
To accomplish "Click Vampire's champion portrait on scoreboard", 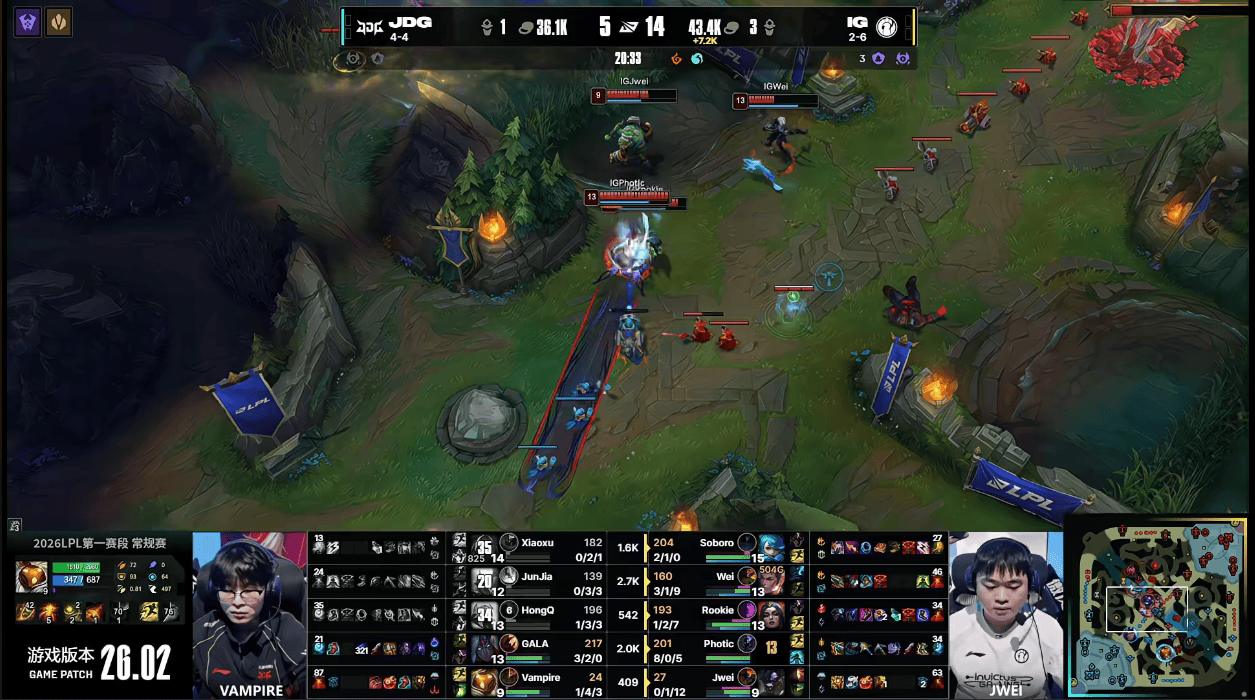I will [x=484, y=682].
